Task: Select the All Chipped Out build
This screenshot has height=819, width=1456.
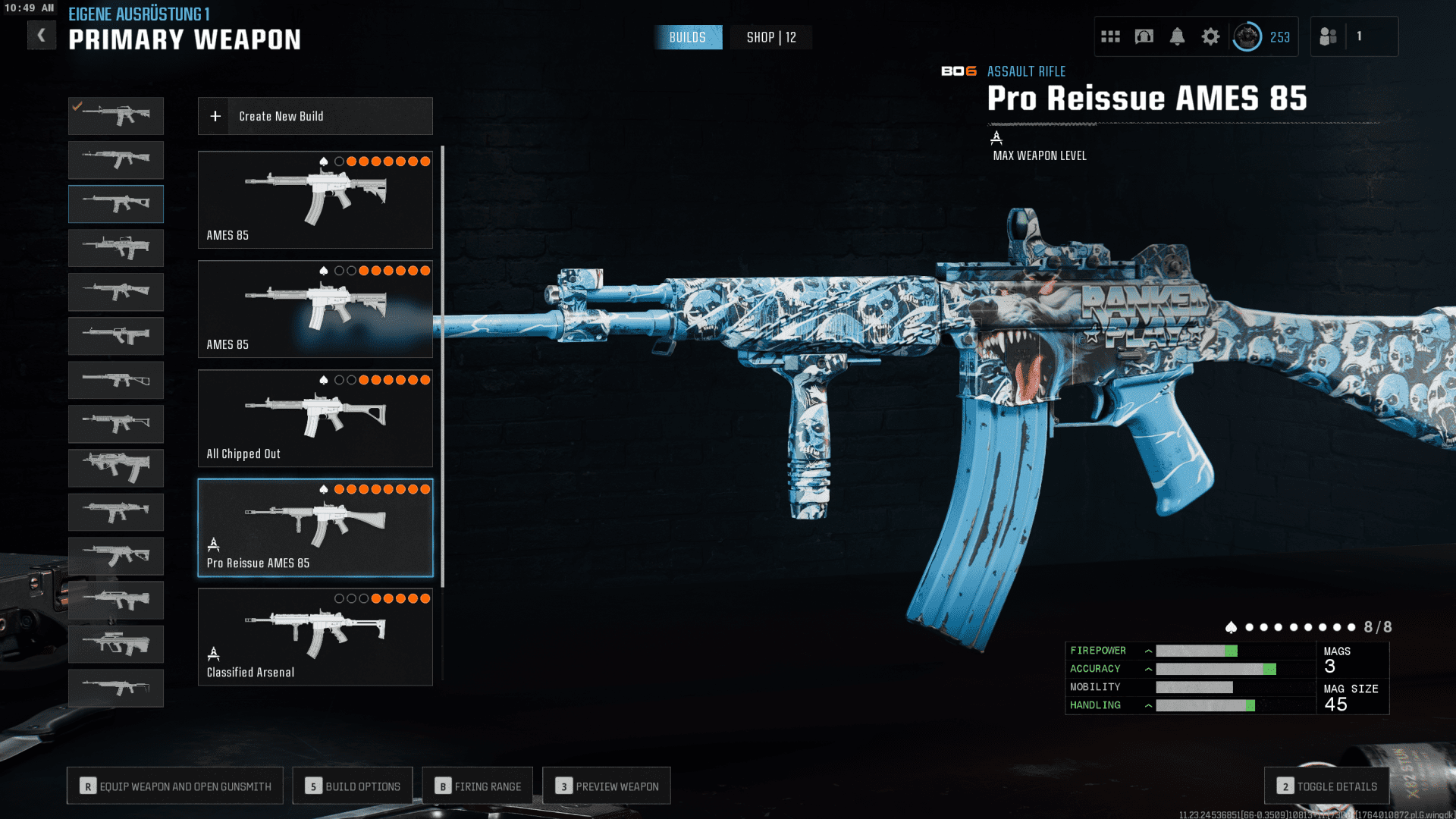Action: [x=315, y=418]
